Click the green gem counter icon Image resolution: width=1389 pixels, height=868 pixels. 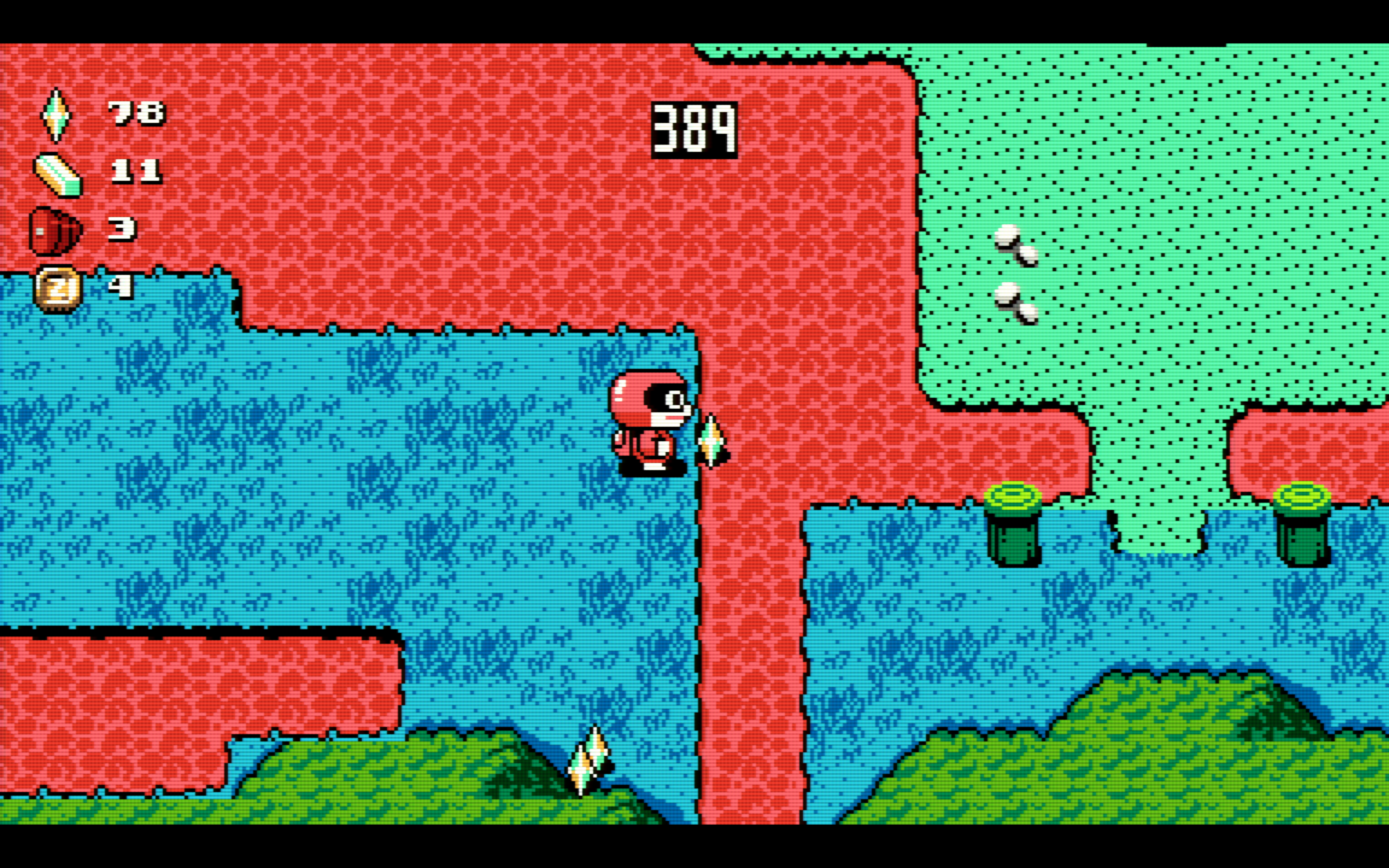click(x=56, y=113)
